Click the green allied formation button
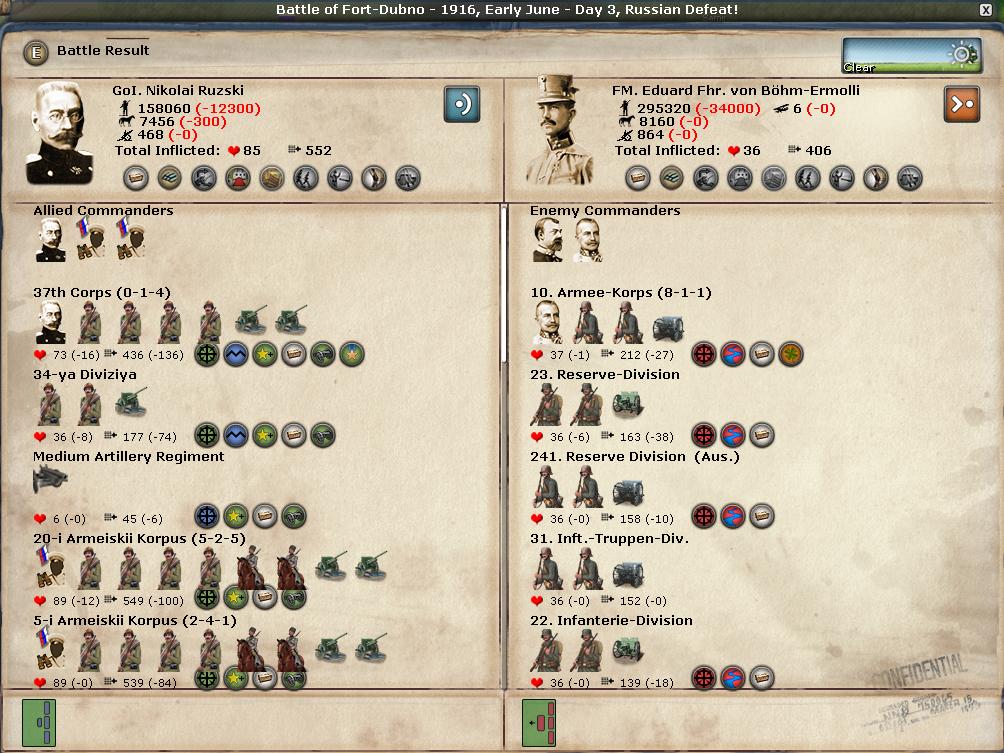 click(39, 722)
